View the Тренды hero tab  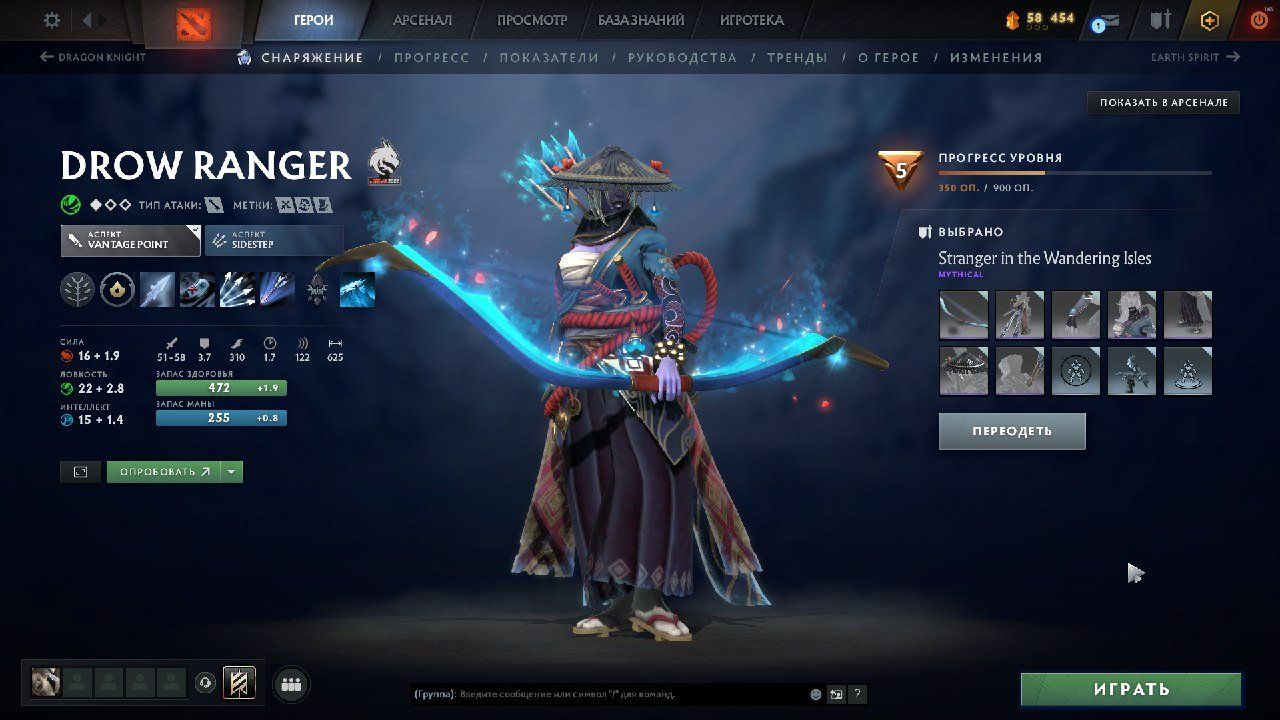click(x=797, y=58)
